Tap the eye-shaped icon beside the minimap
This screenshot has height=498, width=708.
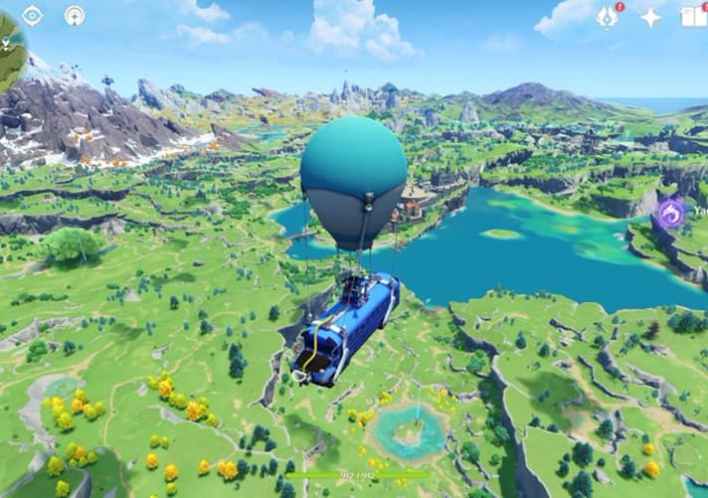[32, 15]
